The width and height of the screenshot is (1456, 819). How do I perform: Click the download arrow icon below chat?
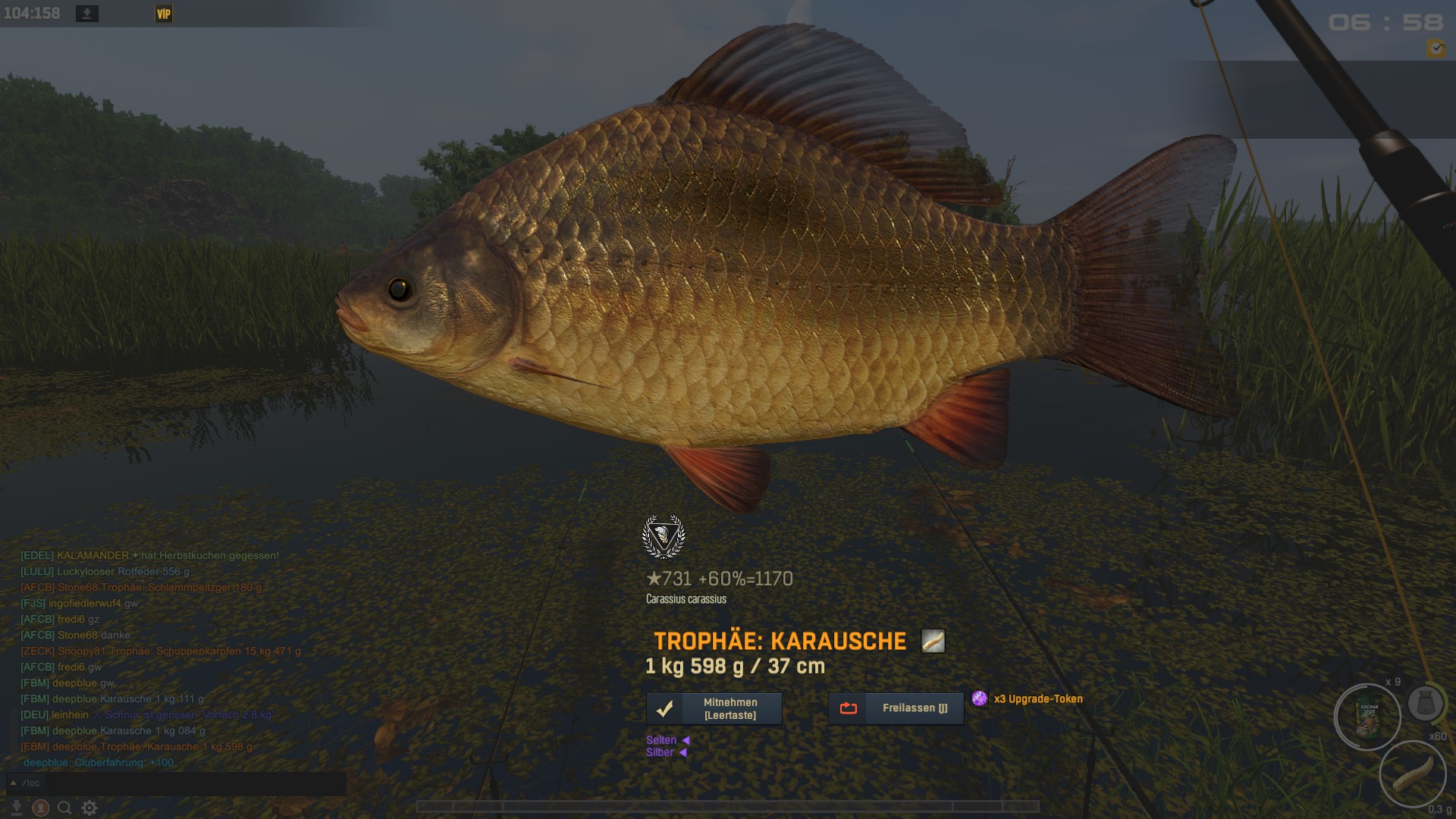17,808
